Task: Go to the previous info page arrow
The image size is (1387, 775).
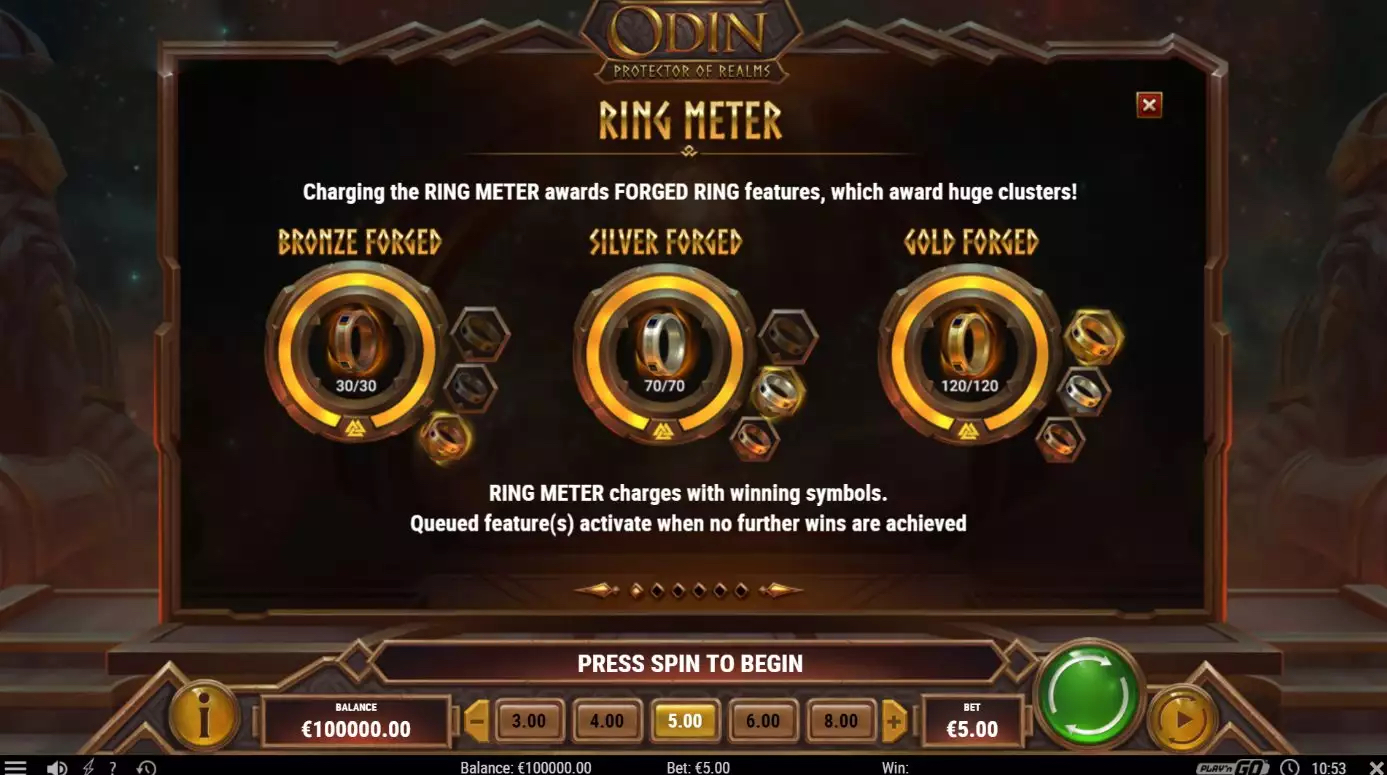Action: pos(597,590)
